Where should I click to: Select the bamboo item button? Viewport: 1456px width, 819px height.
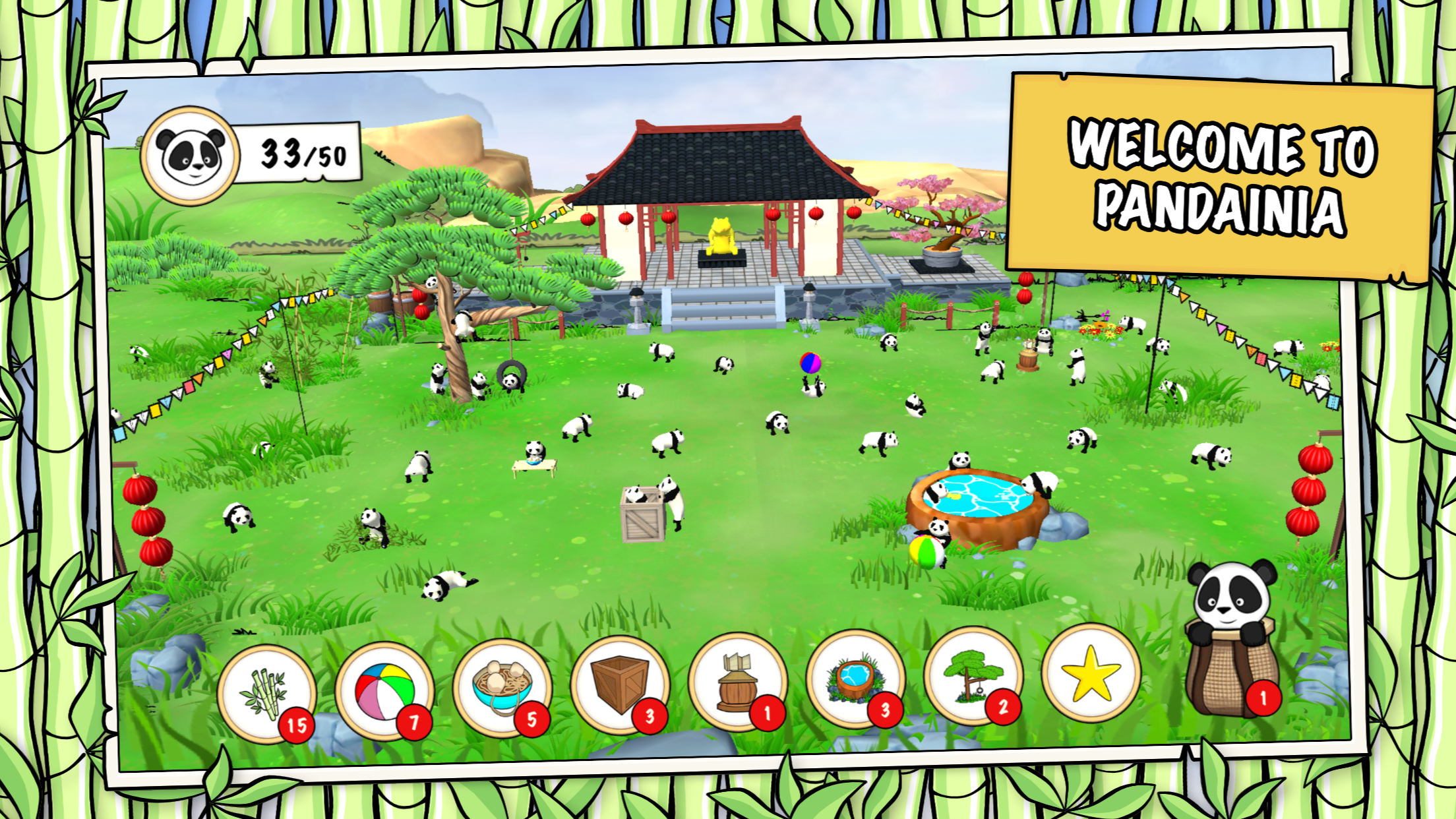tap(266, 693)
